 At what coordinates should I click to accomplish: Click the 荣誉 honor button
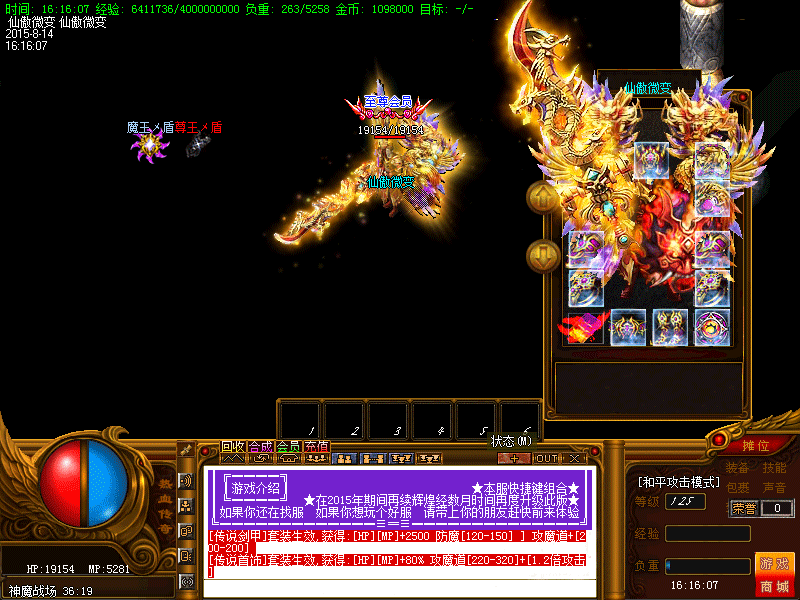click(x=744, y=508)
